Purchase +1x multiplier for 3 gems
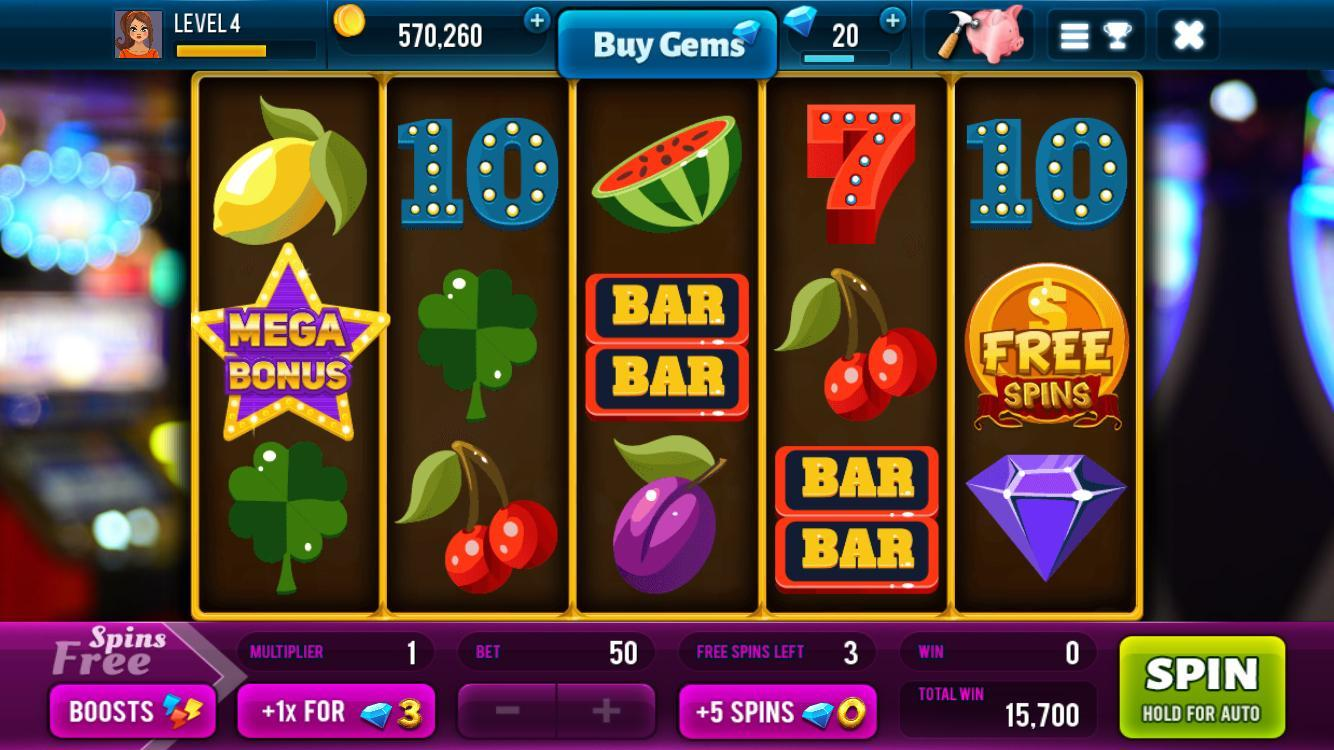Screen dimensions: 1334x750 tap(336, 711)
